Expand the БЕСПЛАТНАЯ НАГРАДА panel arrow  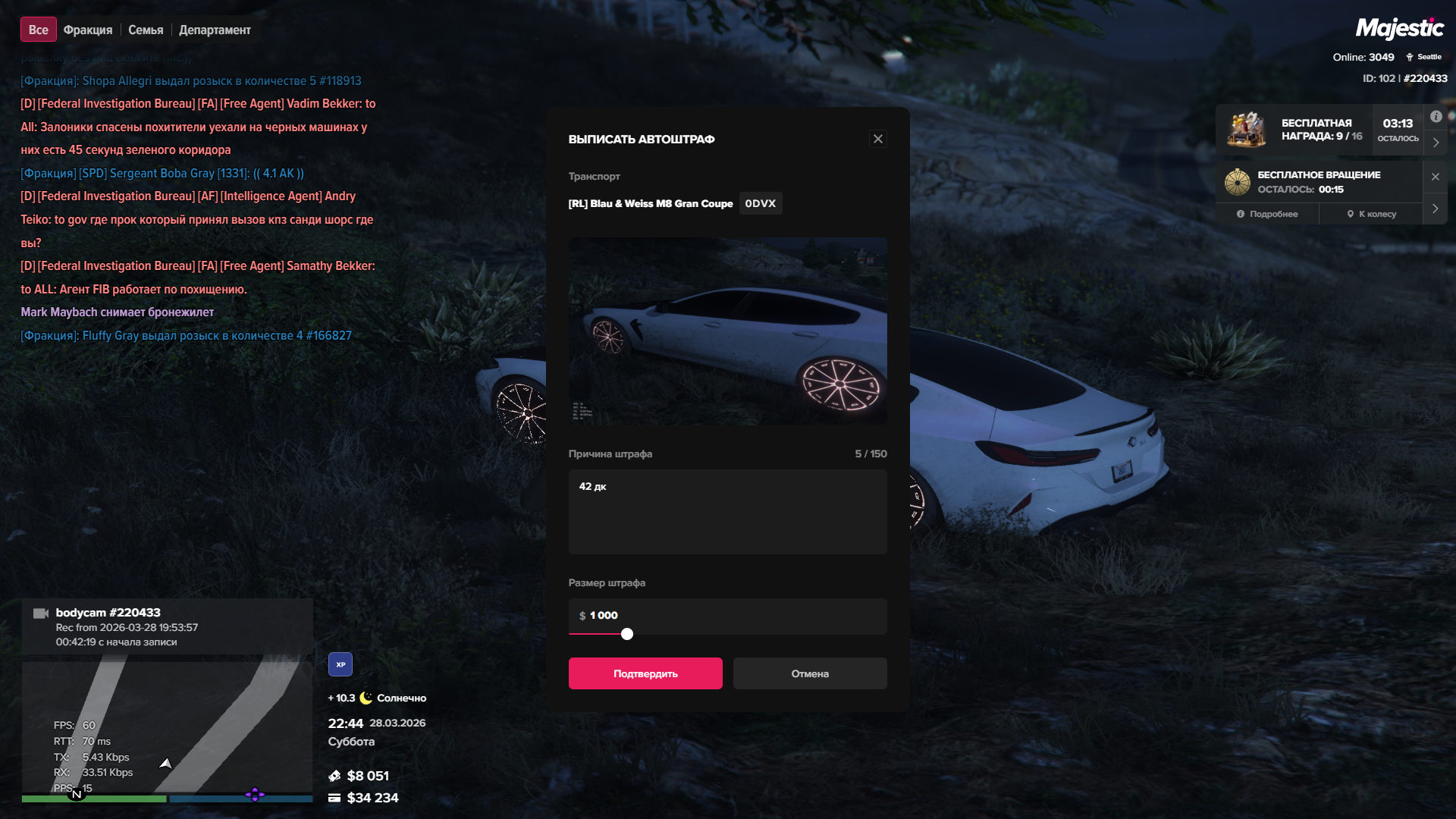pos(1436,143)
